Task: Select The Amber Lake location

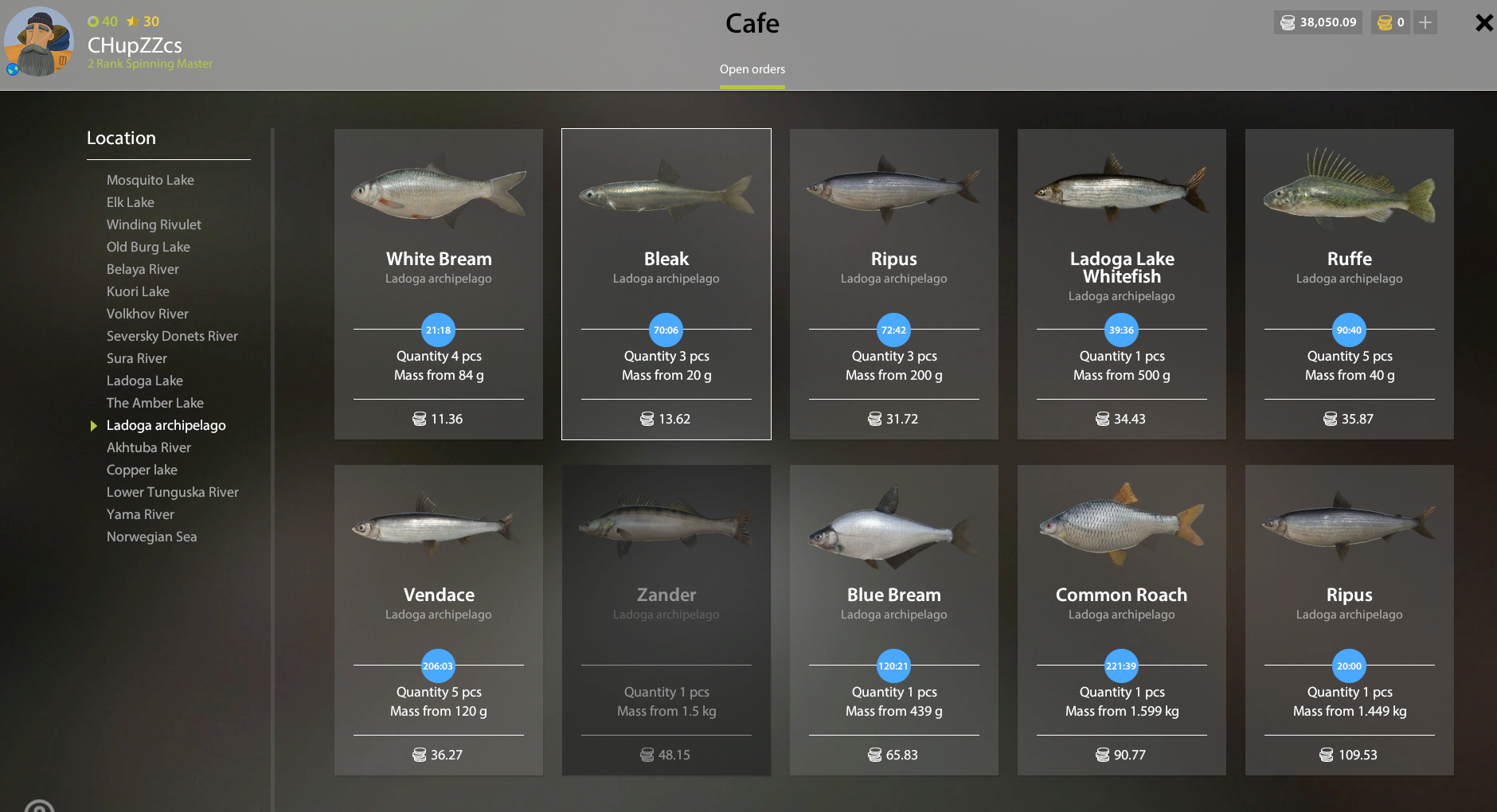Action: [154, 403]
